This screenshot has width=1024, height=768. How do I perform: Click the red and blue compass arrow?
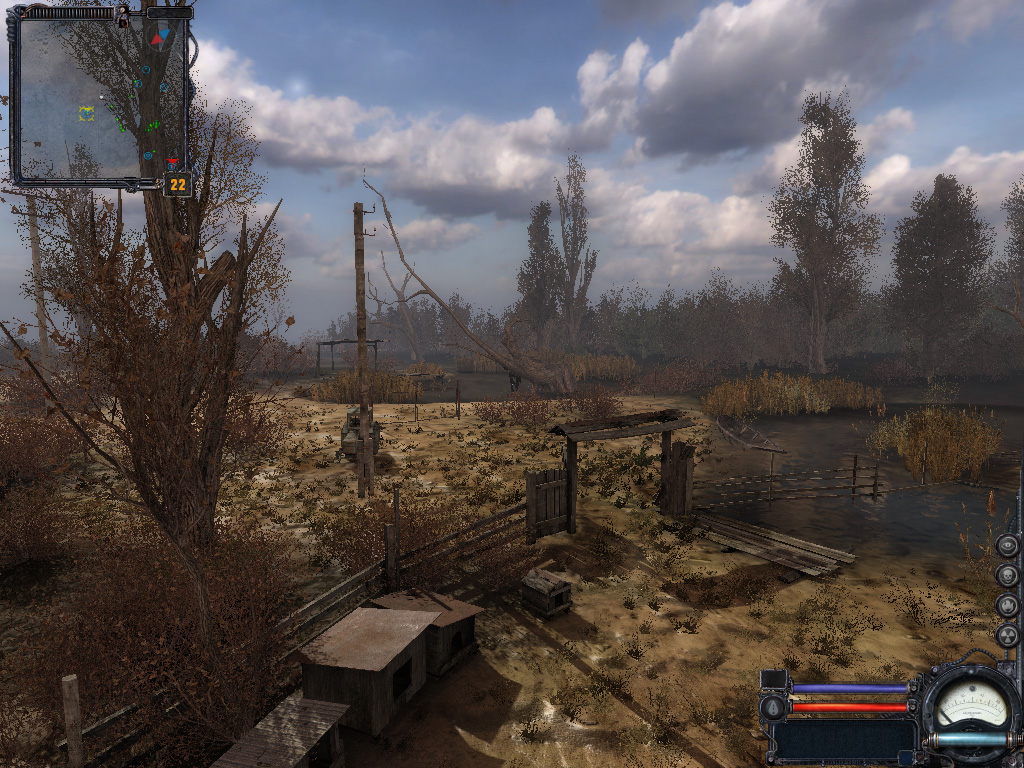click(x=158, y=38)
